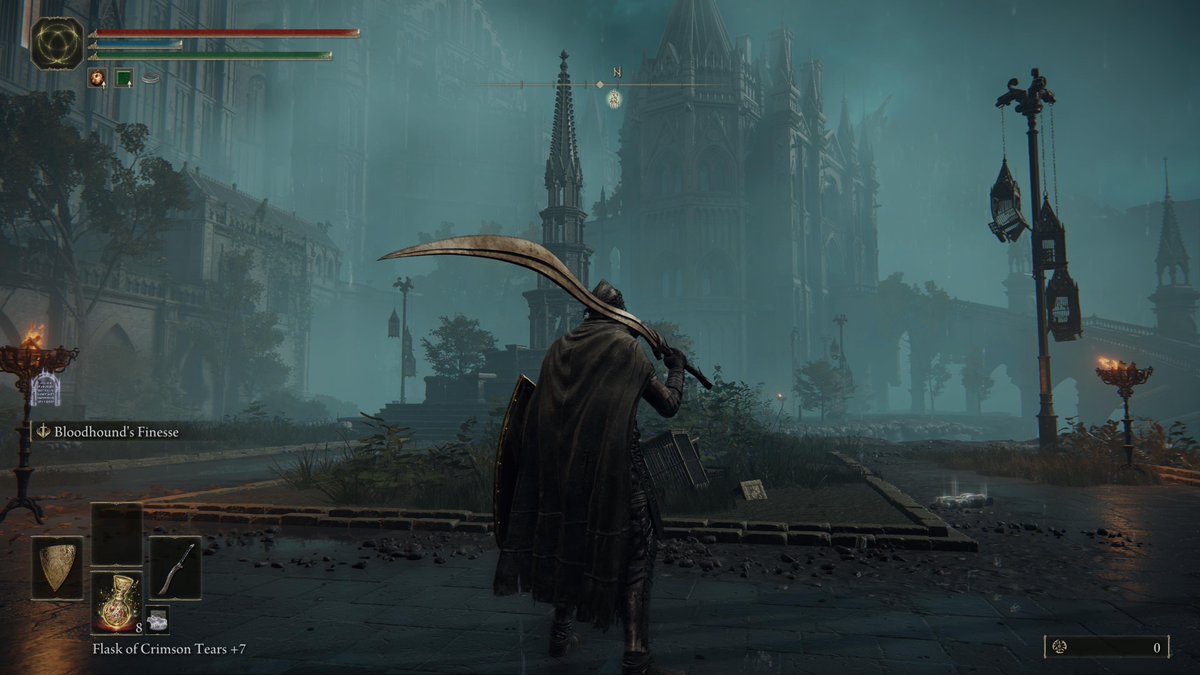
Task: Click the golden circular emblem beside the bars
Action: 57,43
